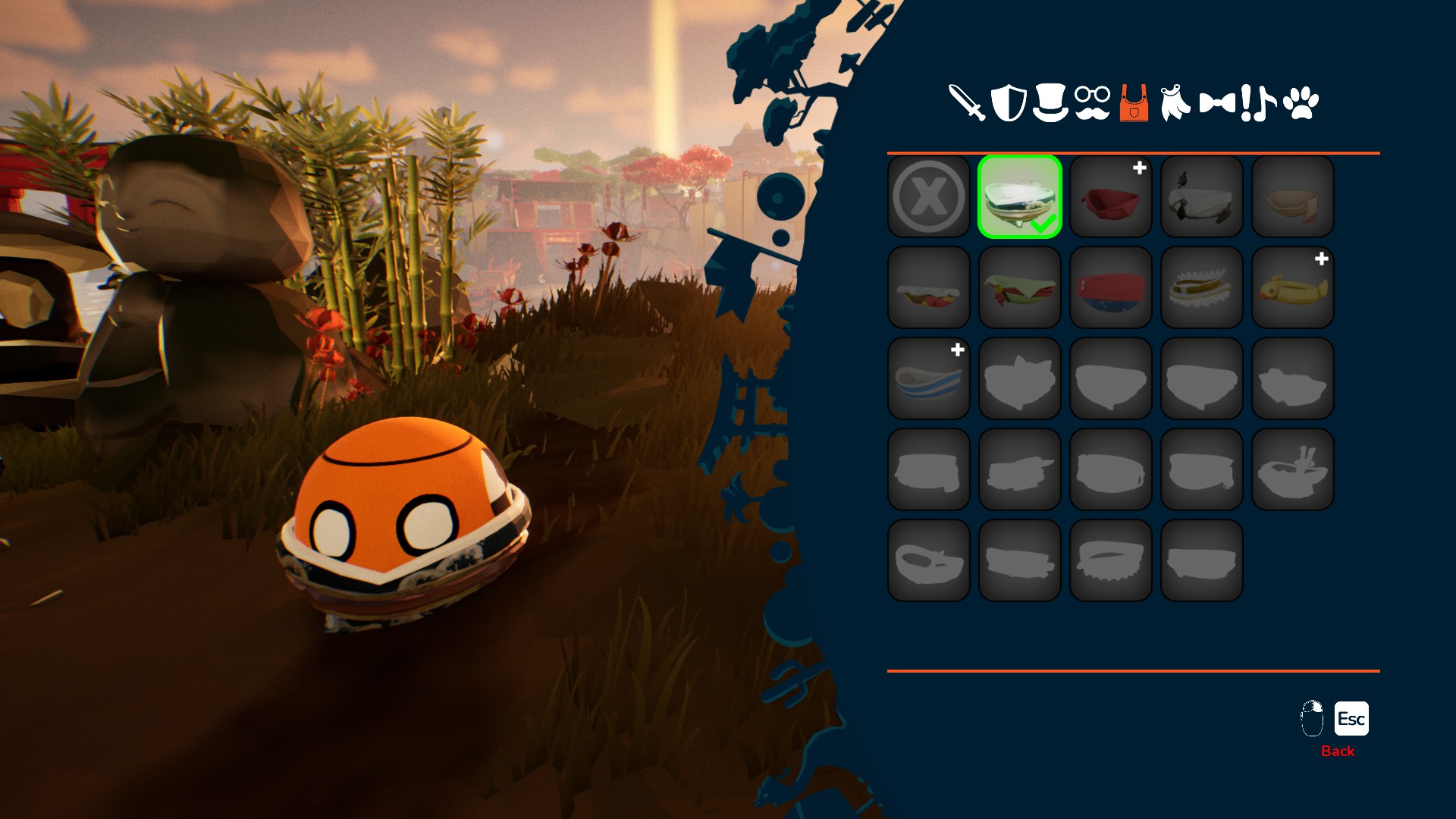Viewport: 1456px width, 819px height.
Task: Select the top hat category
Action: tap(1050, 103)
